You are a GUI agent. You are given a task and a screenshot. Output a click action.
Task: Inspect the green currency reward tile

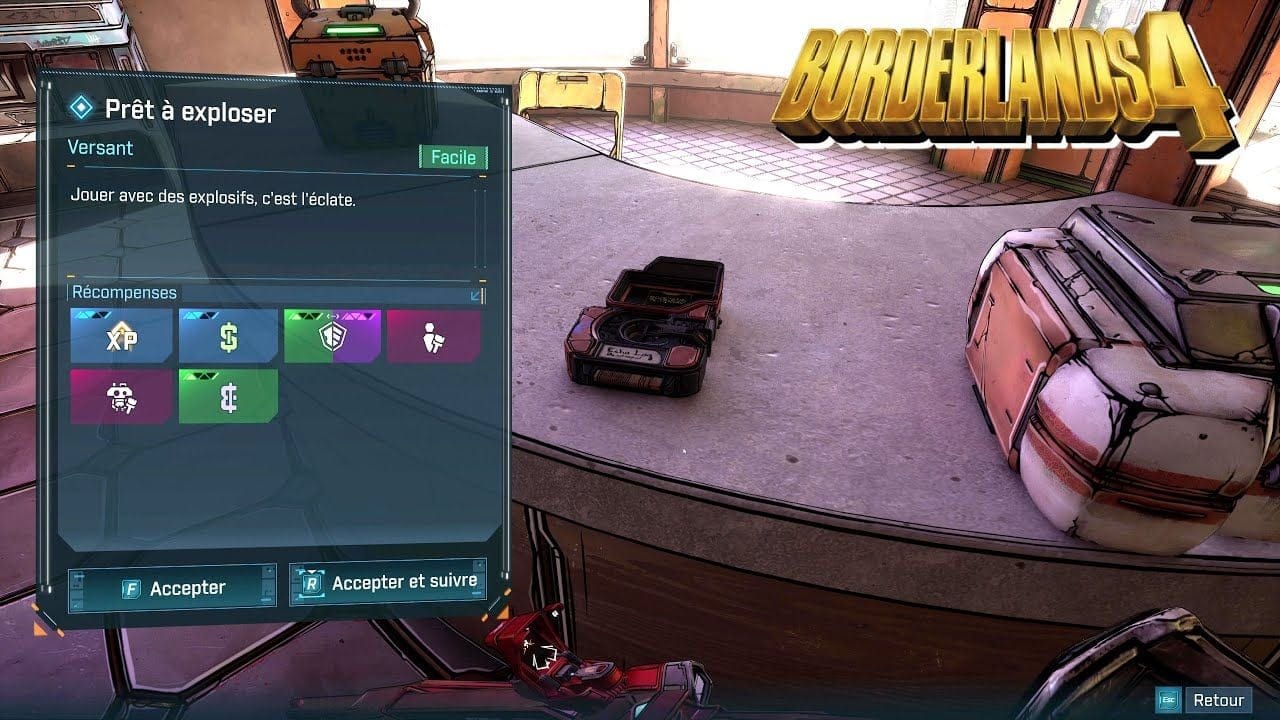click(x=228, y=397)
